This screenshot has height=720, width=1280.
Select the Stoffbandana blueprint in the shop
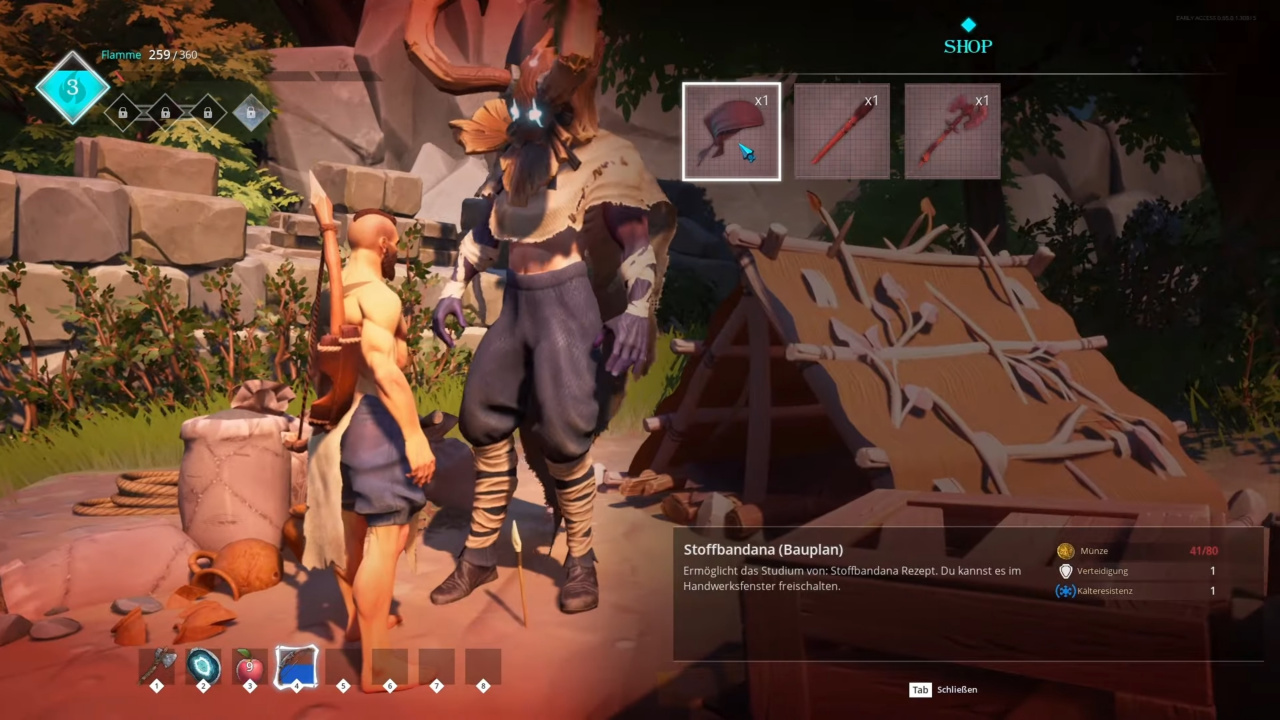[x=731, y=131]
